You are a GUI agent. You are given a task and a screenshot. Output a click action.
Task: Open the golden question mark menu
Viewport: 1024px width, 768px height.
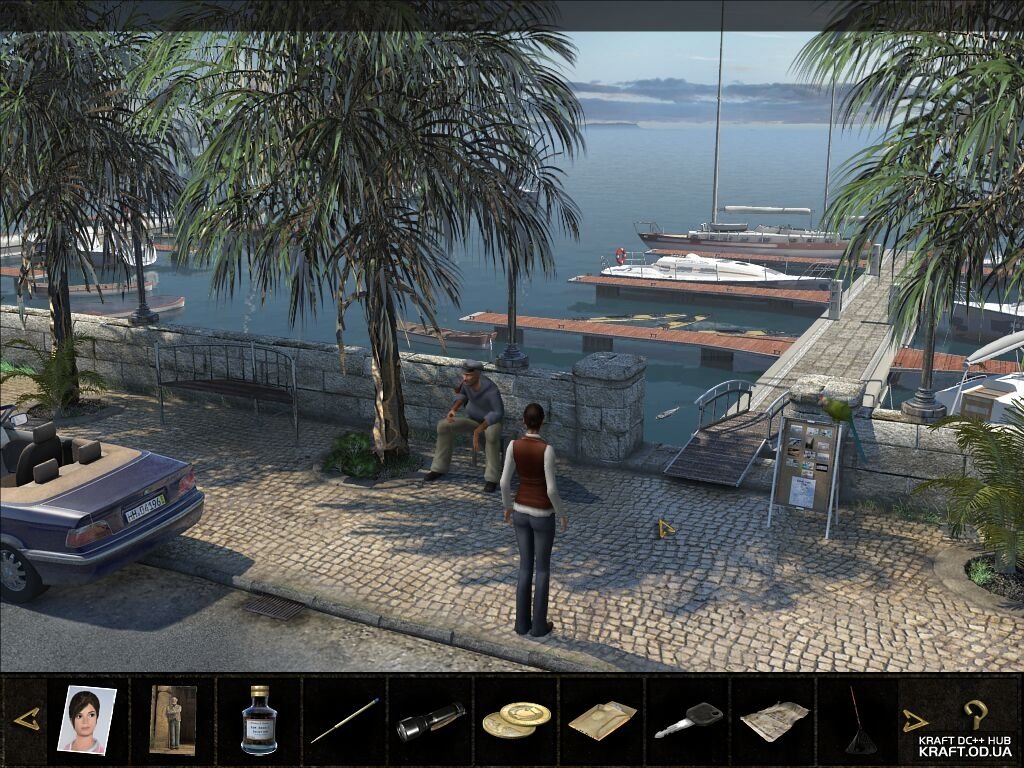tap(975, 713)
